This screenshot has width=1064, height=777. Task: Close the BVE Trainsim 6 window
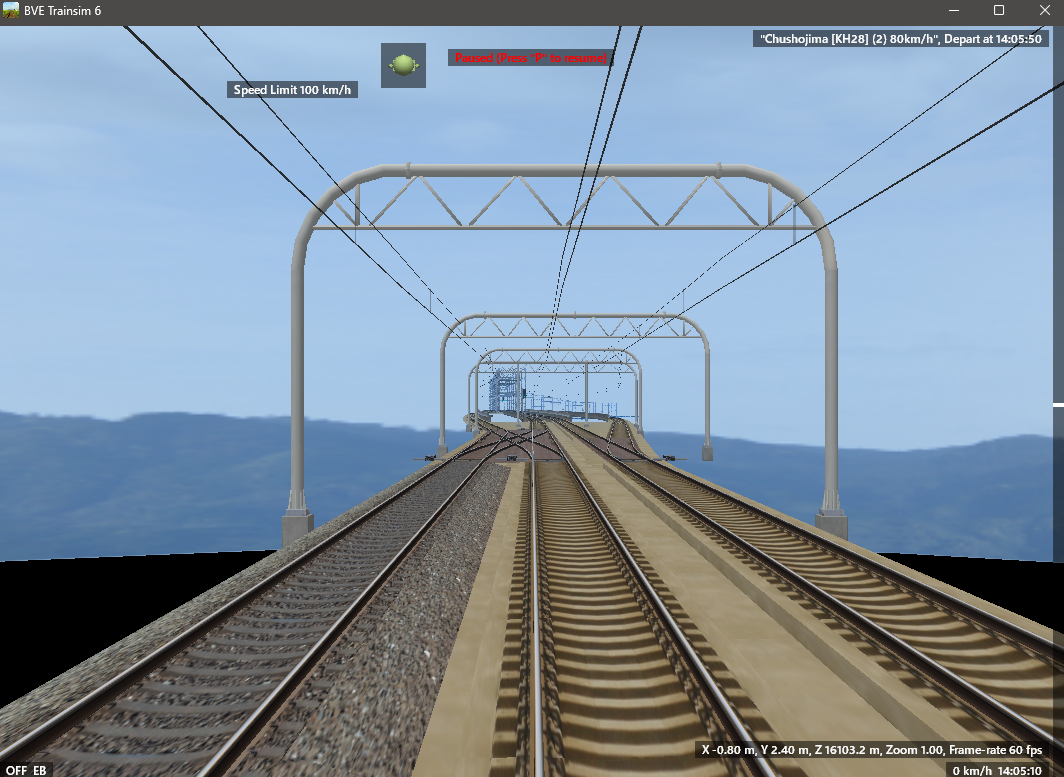click(x=1041, y=10)
